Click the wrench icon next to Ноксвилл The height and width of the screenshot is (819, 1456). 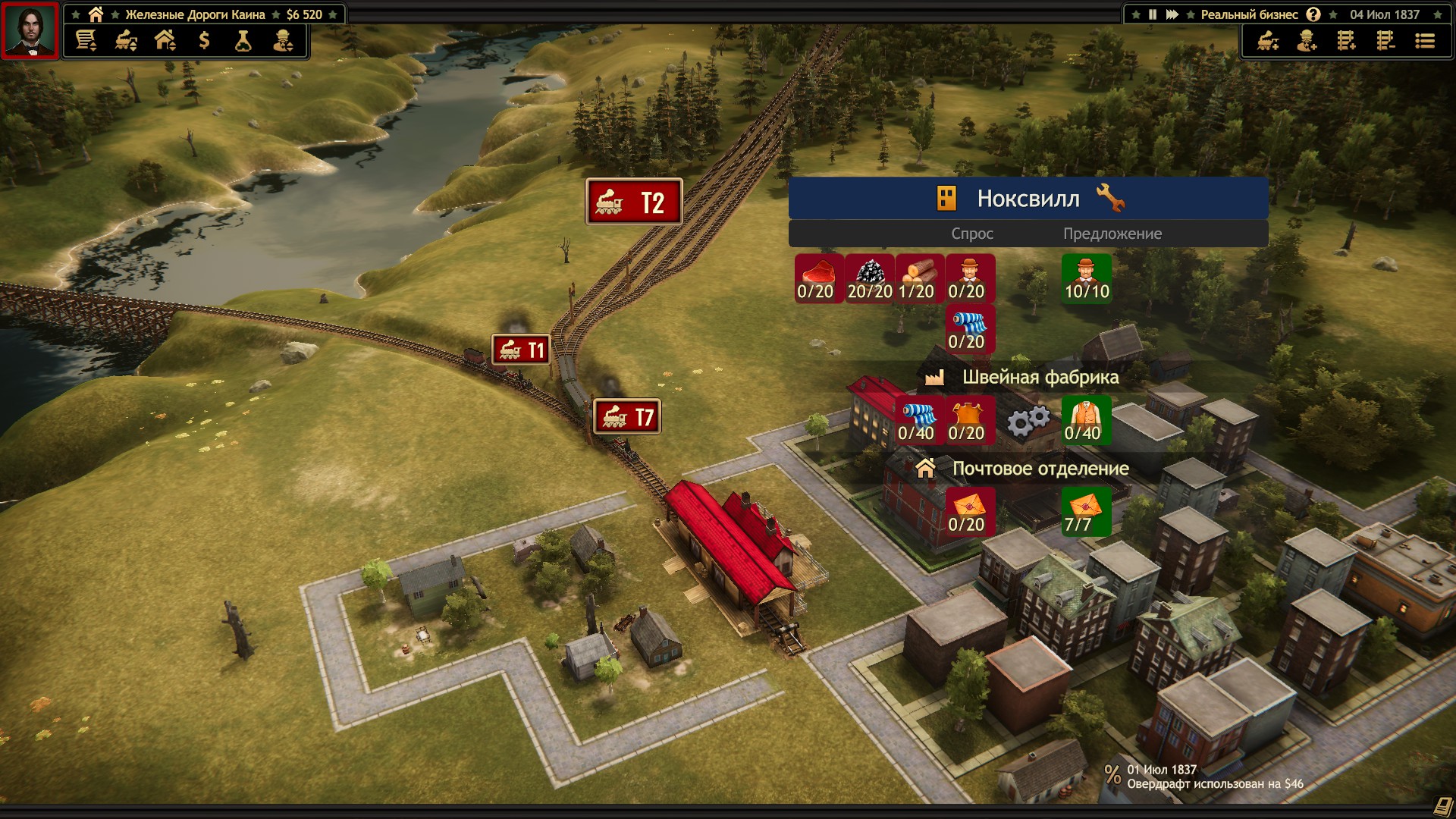coord(1110,199)
